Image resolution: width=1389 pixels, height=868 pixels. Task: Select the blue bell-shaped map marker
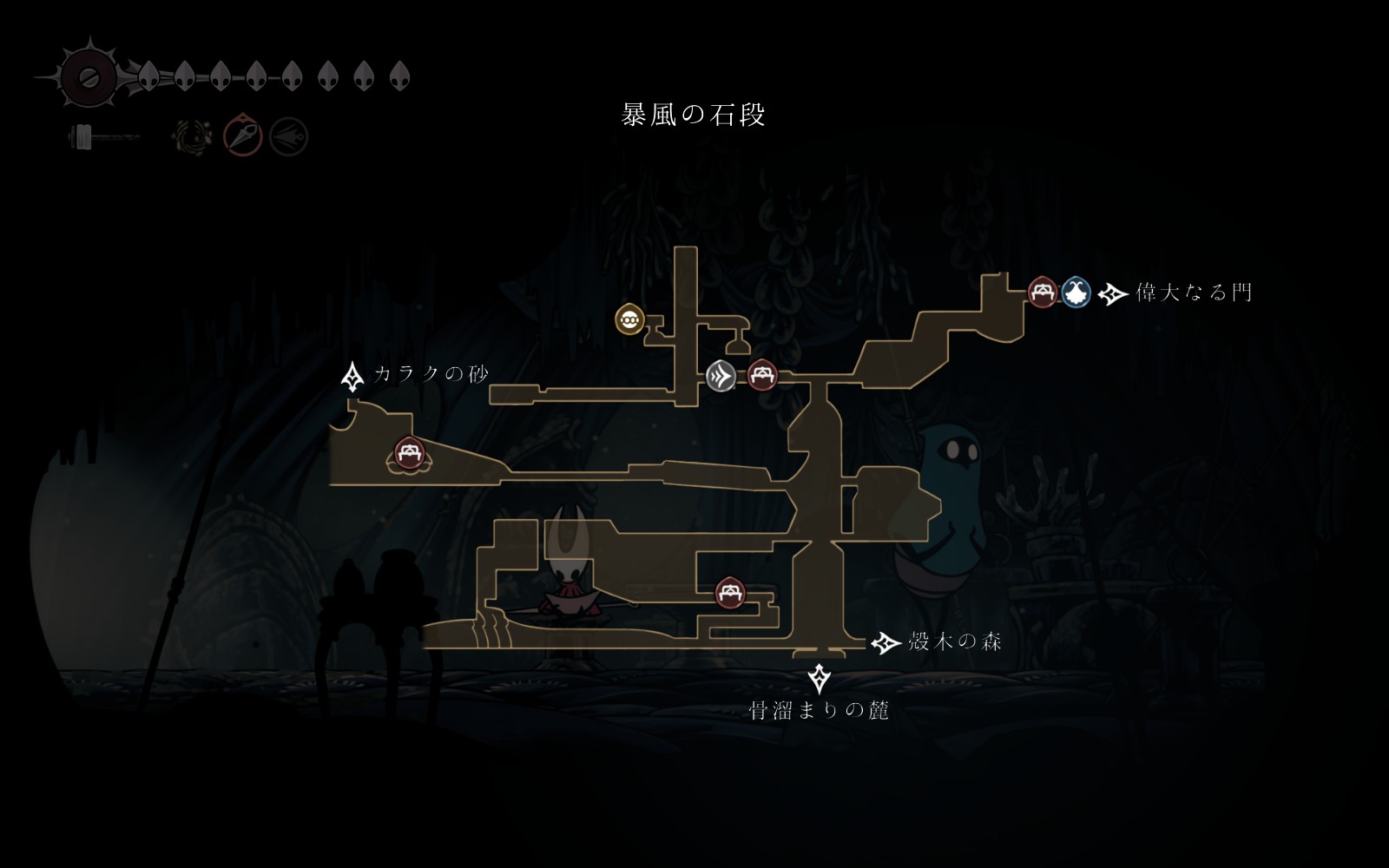[x=1076, y=293]
